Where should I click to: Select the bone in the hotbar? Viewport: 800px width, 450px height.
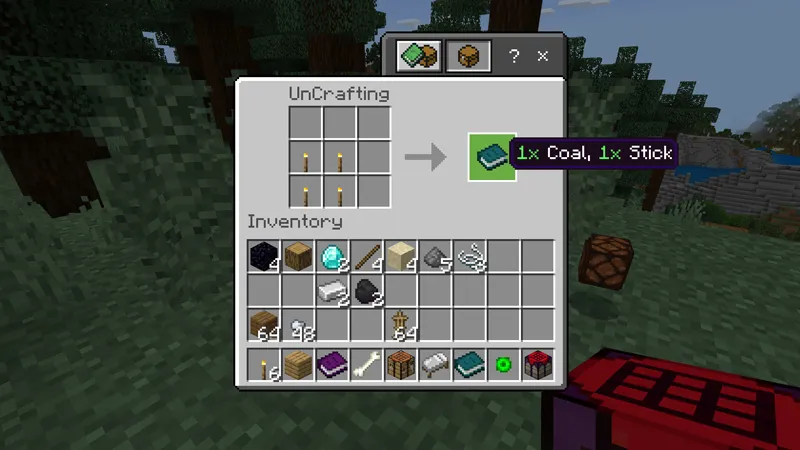(366, 365)
